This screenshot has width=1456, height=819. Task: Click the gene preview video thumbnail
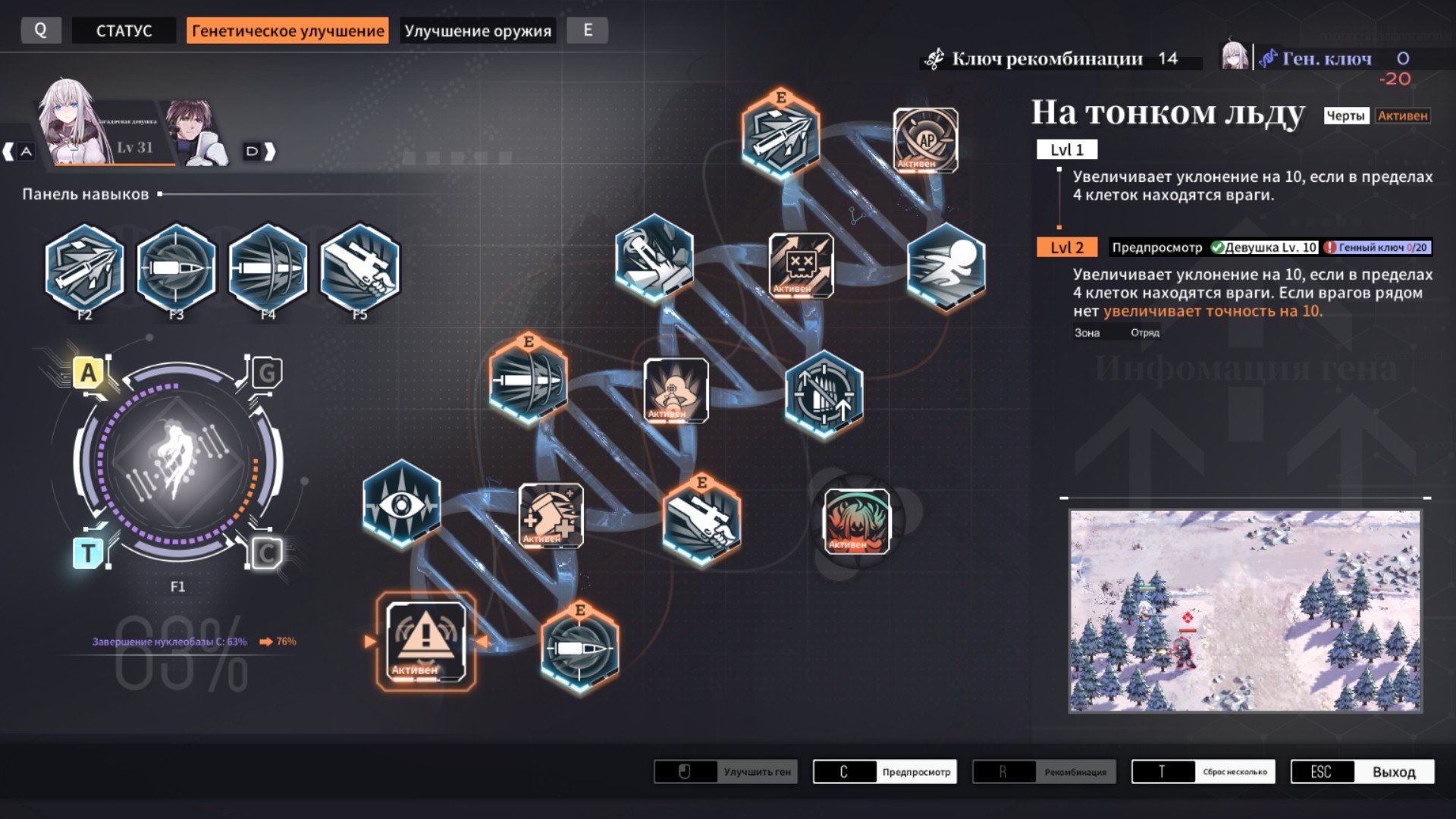[x=1244, y=610]
